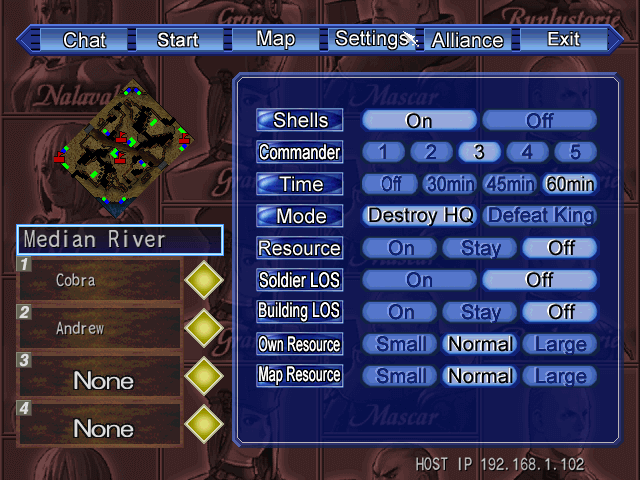Screen dimensions: 640x480
Task: Set Commander count to 1
Action: (383, 152)
